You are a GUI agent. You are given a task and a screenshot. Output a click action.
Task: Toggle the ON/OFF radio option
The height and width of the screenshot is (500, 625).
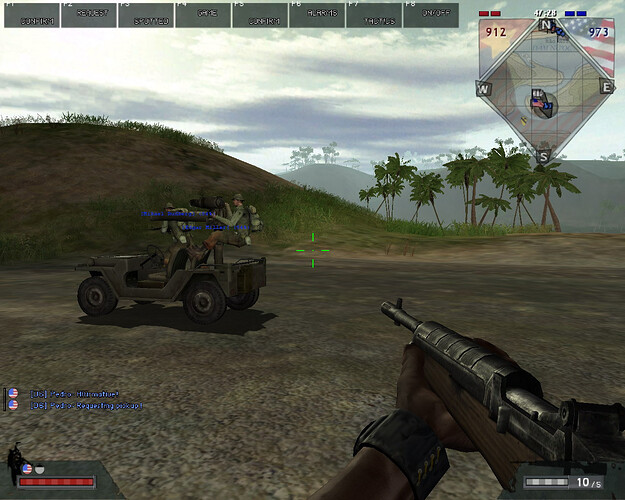tap(431, 14)
